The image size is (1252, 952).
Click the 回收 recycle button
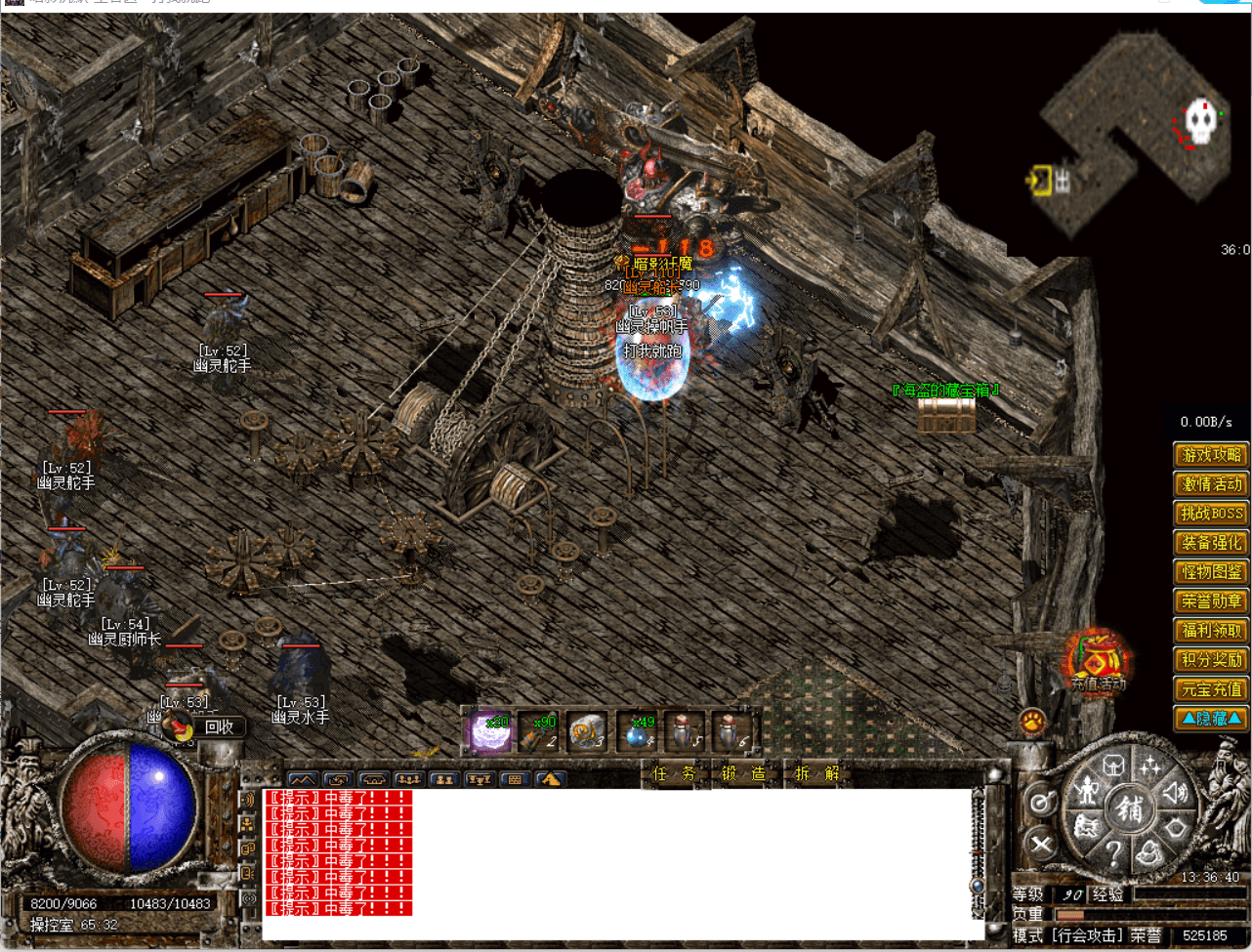tap(219, 726)
